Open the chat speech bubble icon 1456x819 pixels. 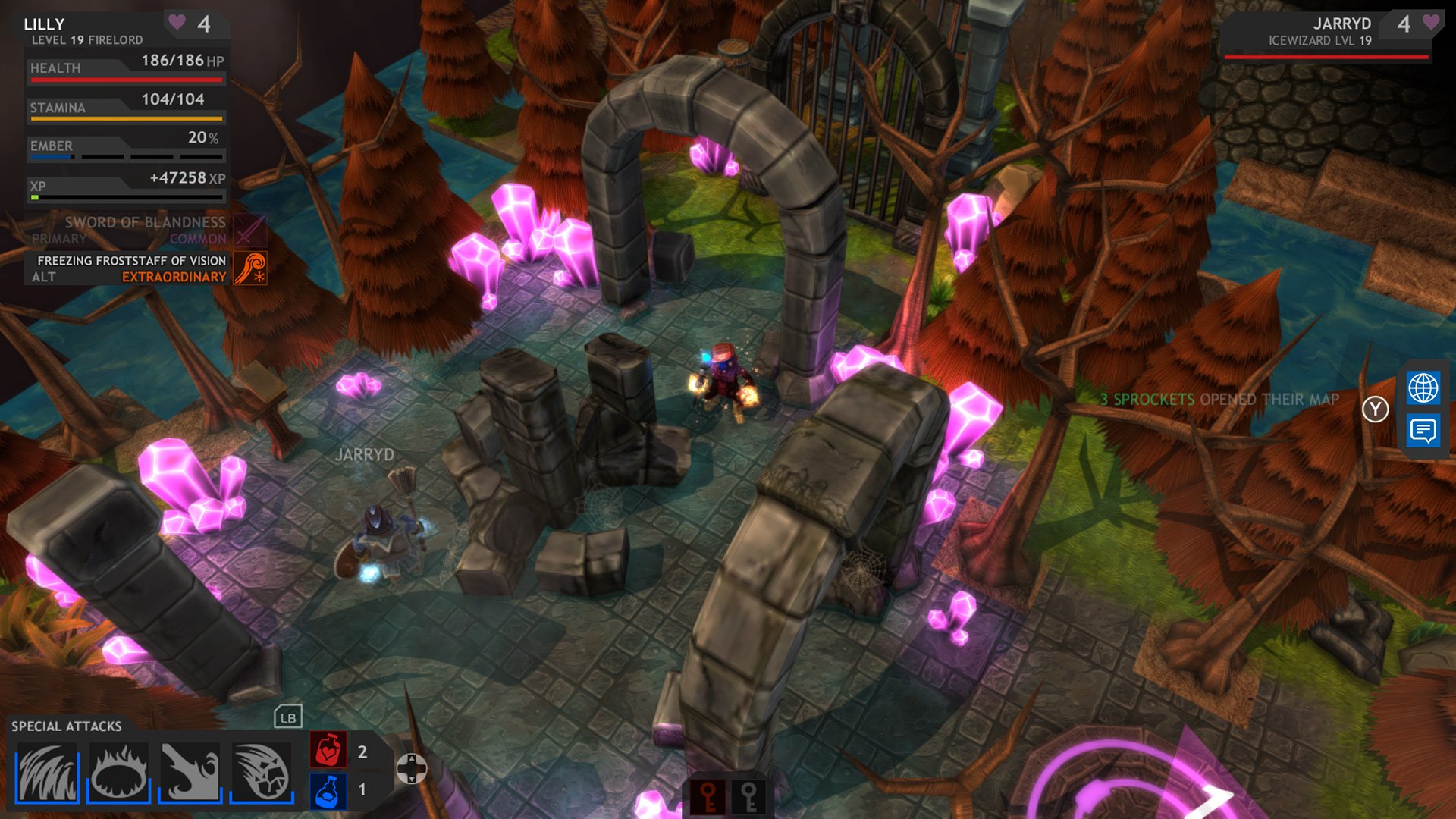pos(1423,431)
